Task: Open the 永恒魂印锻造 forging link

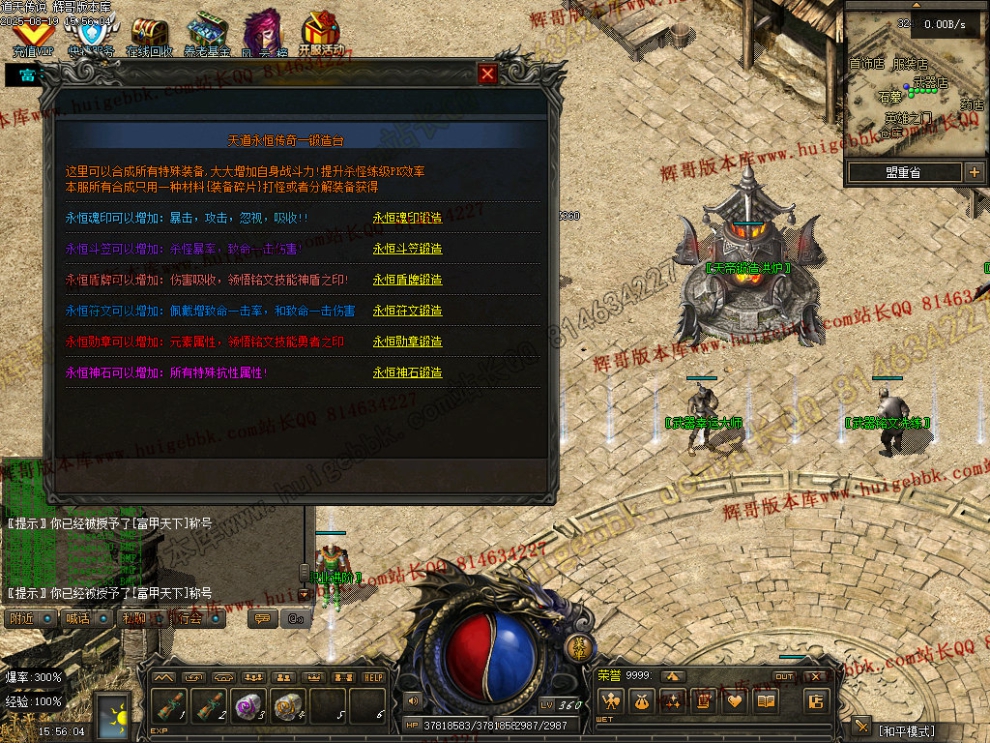Action: pyautogui.click(x=407, y=218)
